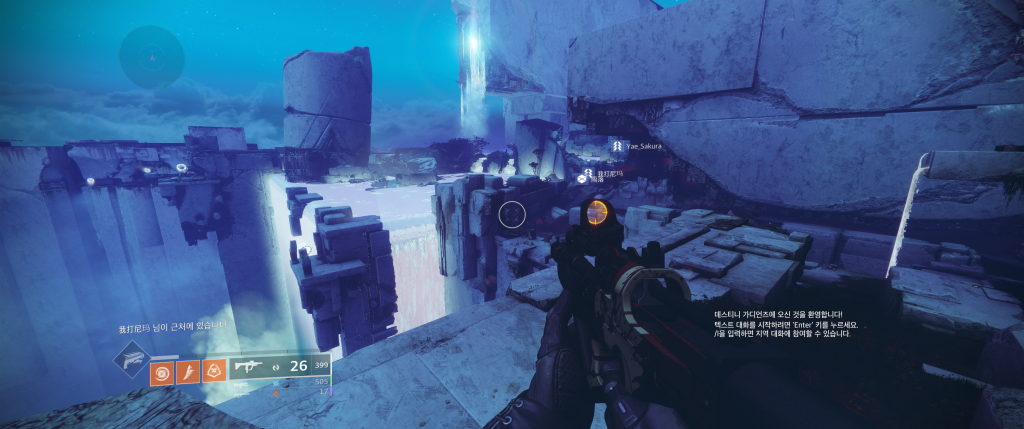
Task: Click the circular radar in the corner
Action: coord(152,57)
